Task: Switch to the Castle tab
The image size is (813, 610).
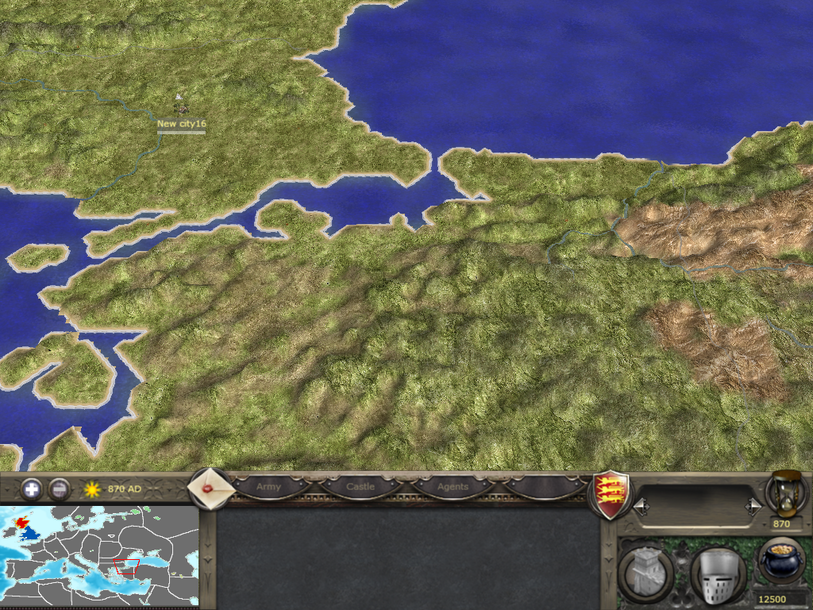Action: (x=360, y=487)
